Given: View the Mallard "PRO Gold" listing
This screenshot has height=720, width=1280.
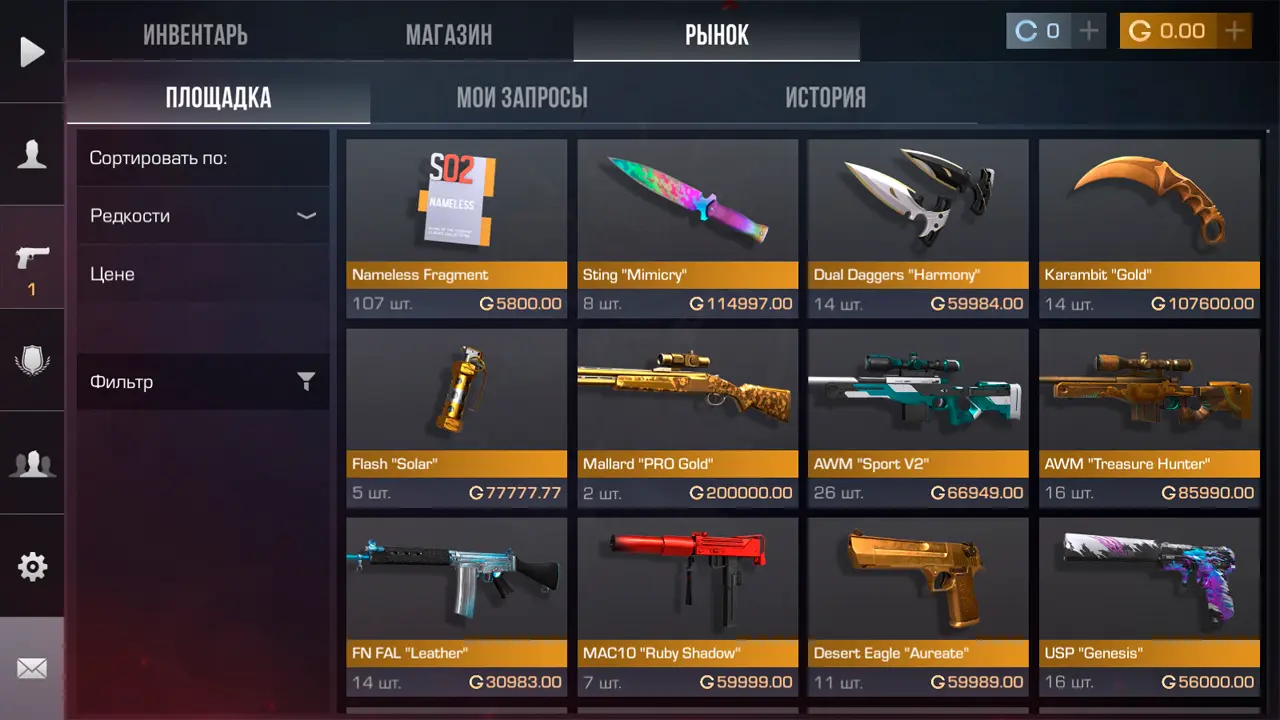Looking at the screenshot, I should point(687,418).
